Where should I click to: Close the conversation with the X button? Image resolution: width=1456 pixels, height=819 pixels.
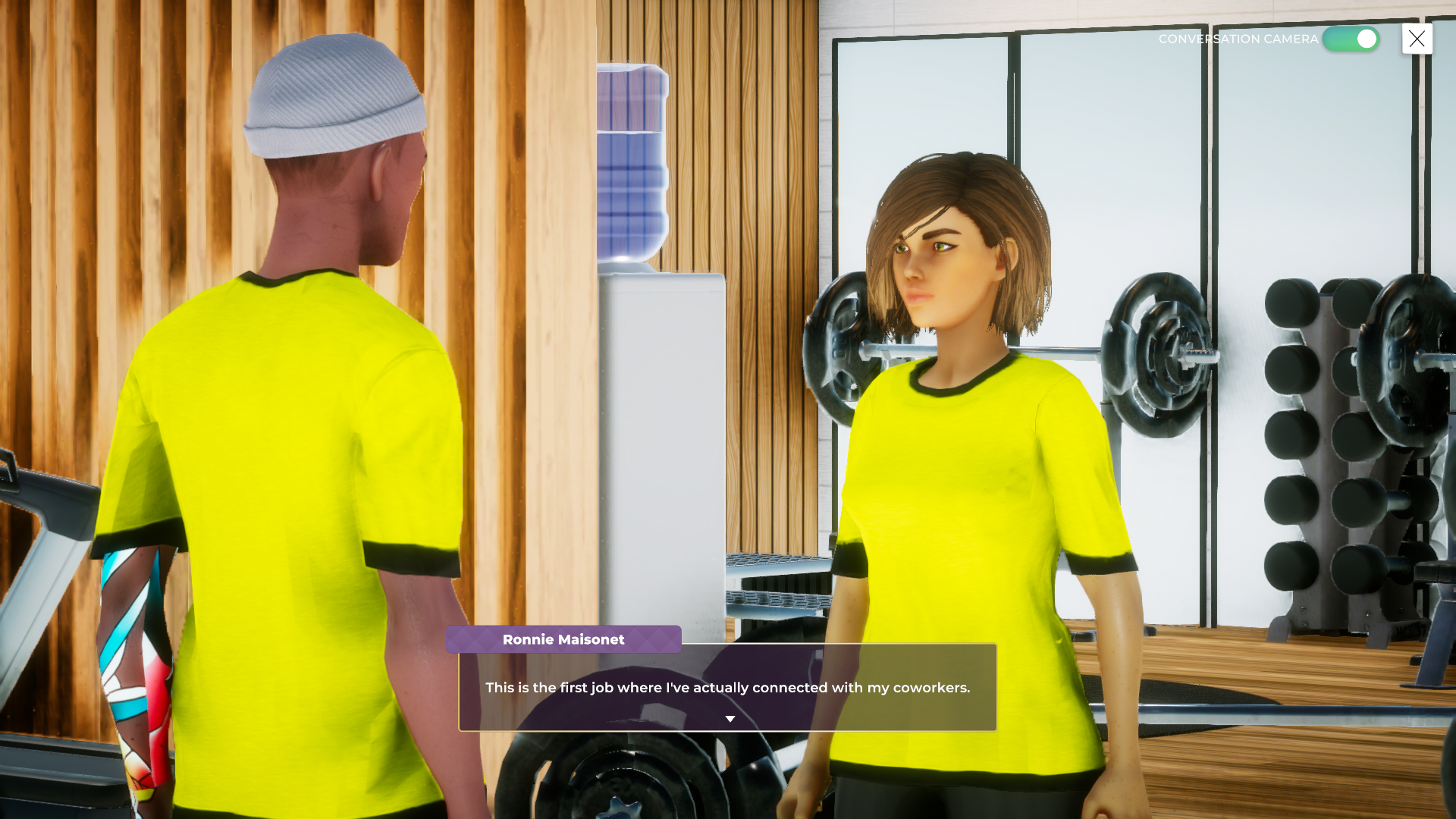click(x=1417, y=39)
